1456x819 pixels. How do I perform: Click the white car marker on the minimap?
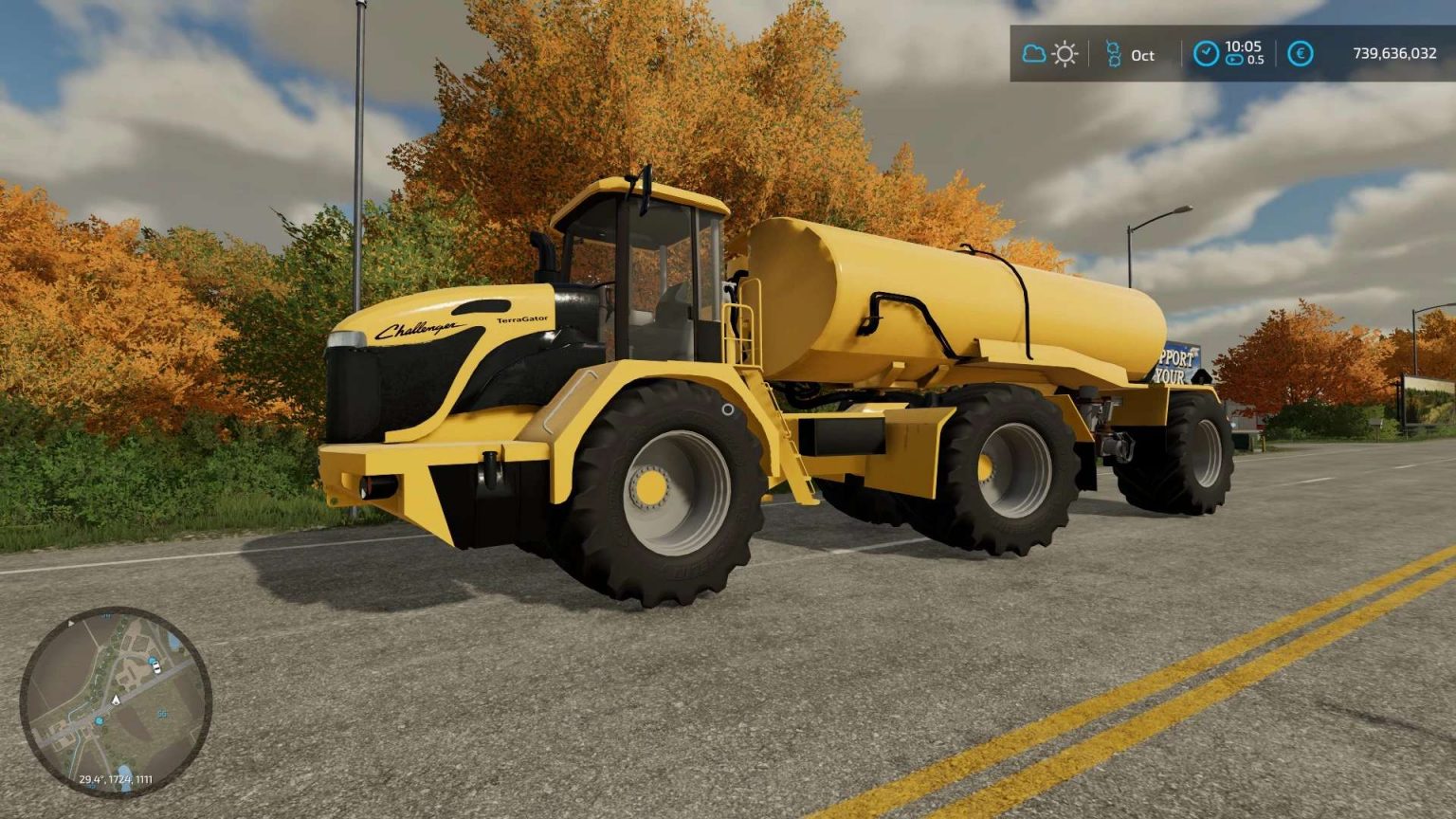click(156, 668)
